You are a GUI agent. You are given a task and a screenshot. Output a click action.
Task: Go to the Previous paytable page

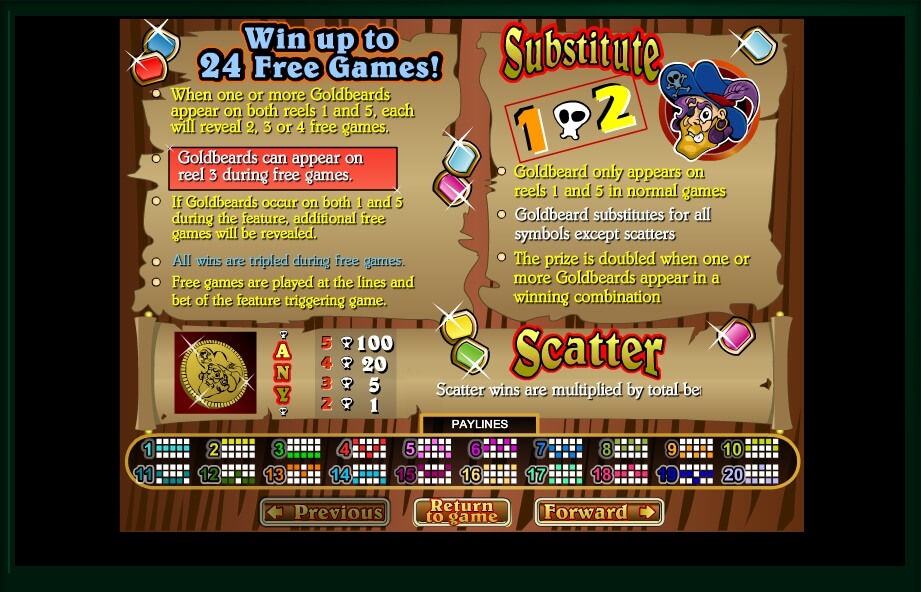[x=325, y=513]
